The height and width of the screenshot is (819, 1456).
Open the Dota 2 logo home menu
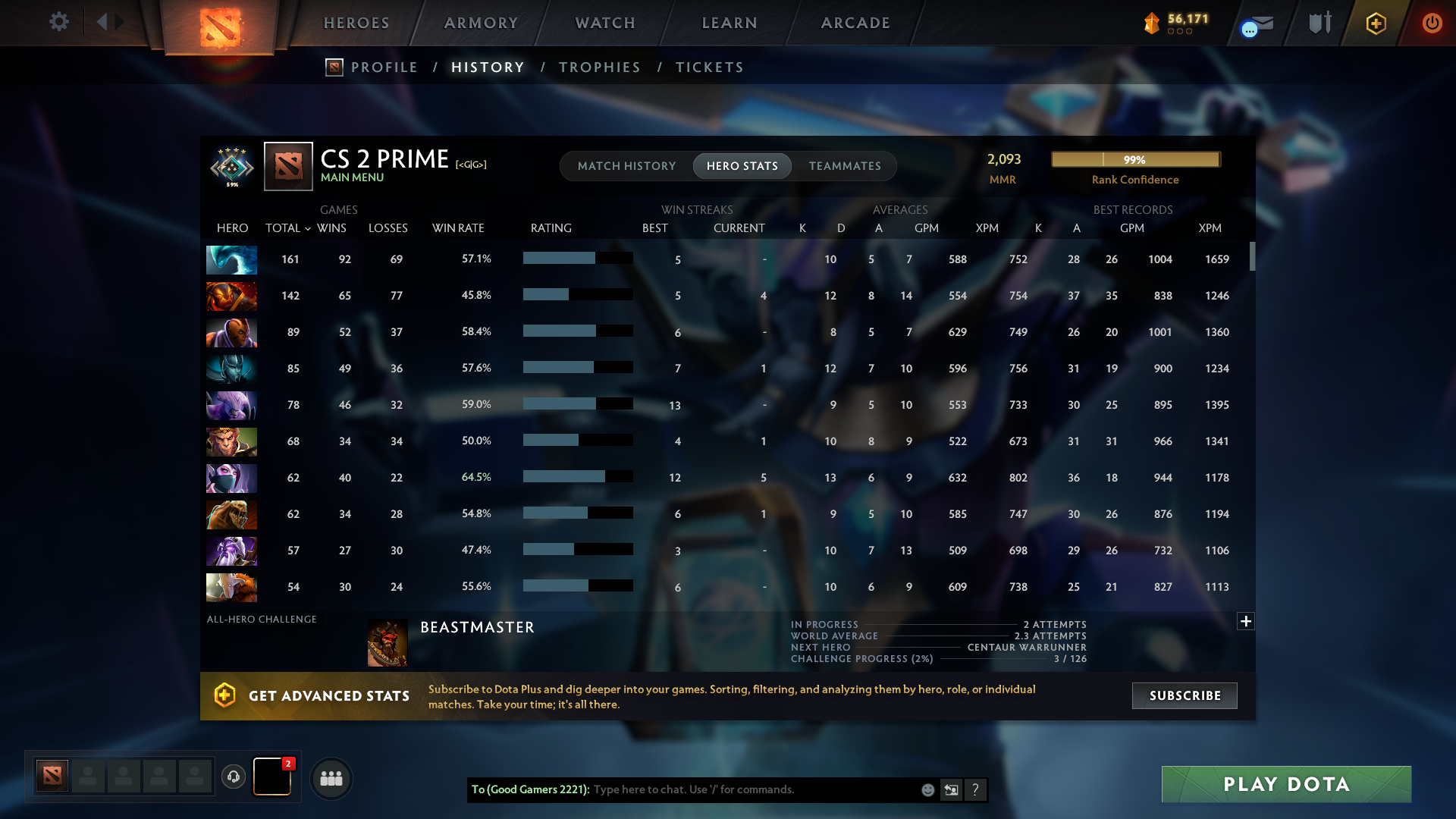point(218,23)
